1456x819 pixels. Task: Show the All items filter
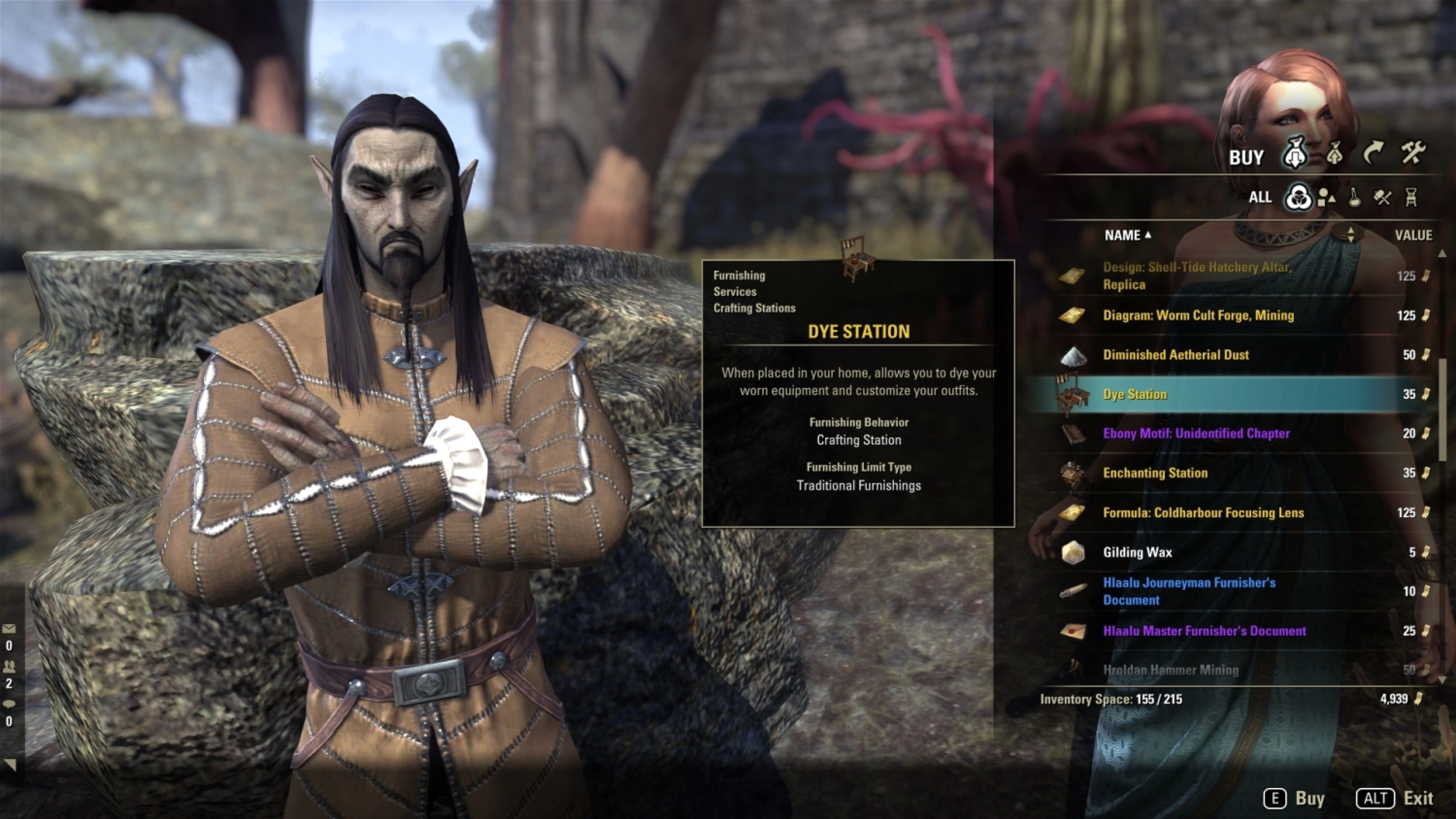[1298, 197]
